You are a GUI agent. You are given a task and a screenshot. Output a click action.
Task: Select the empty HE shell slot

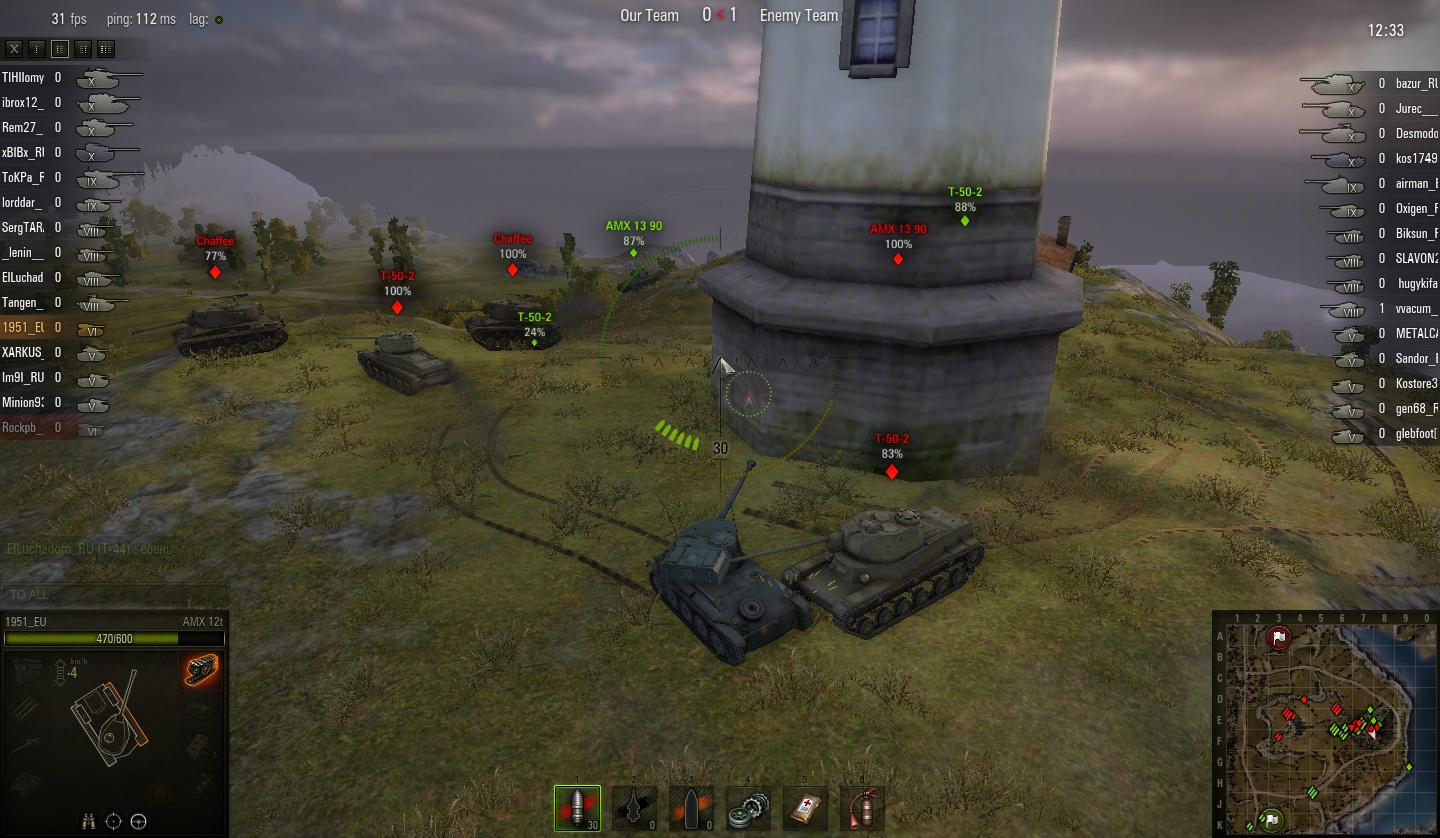click(x=691, y=808)
